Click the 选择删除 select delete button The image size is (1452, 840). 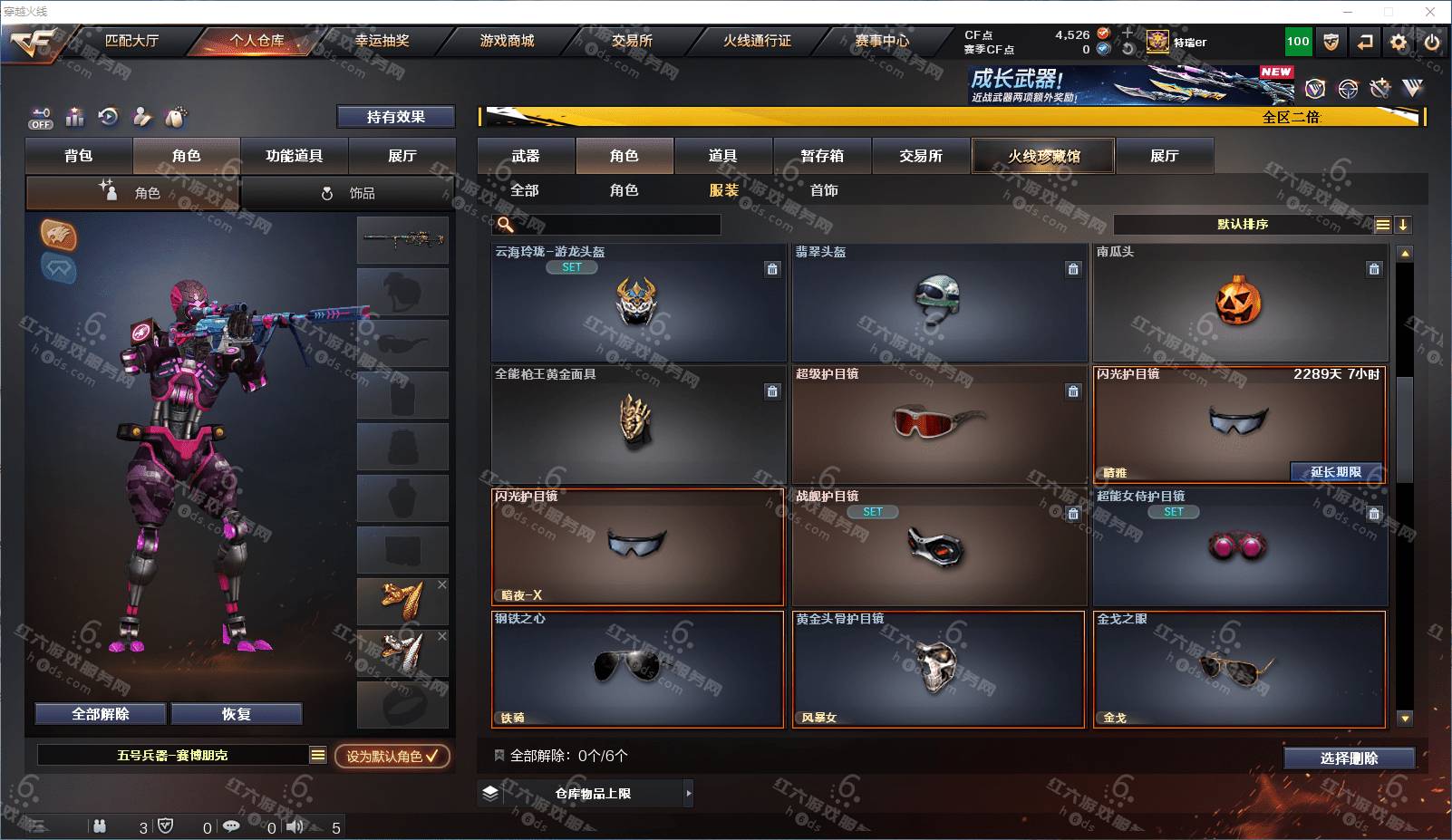point(1349,758)
